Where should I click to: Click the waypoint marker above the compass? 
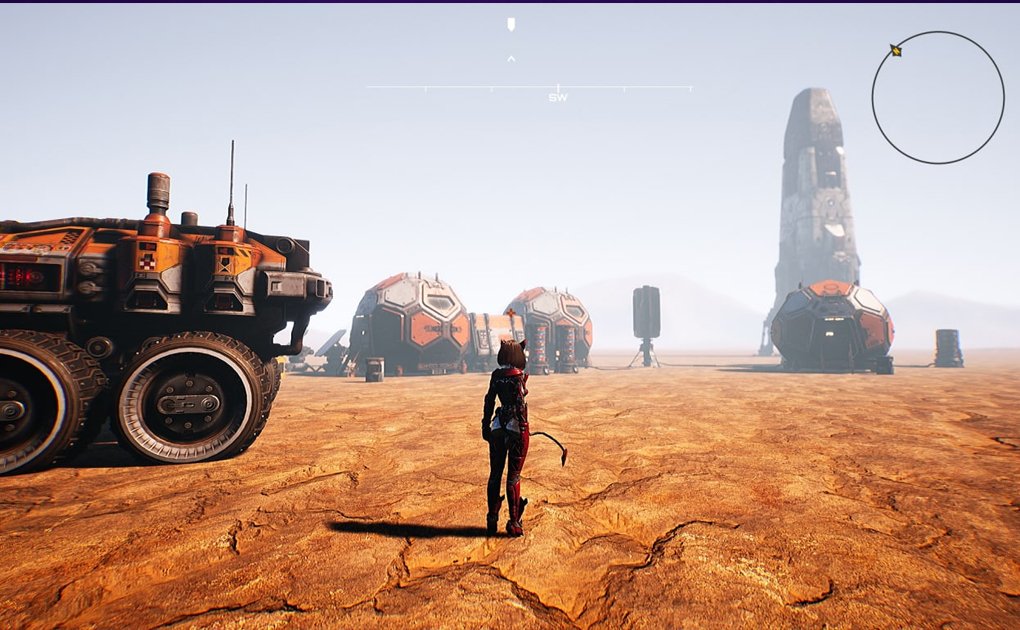coord(511,24)
